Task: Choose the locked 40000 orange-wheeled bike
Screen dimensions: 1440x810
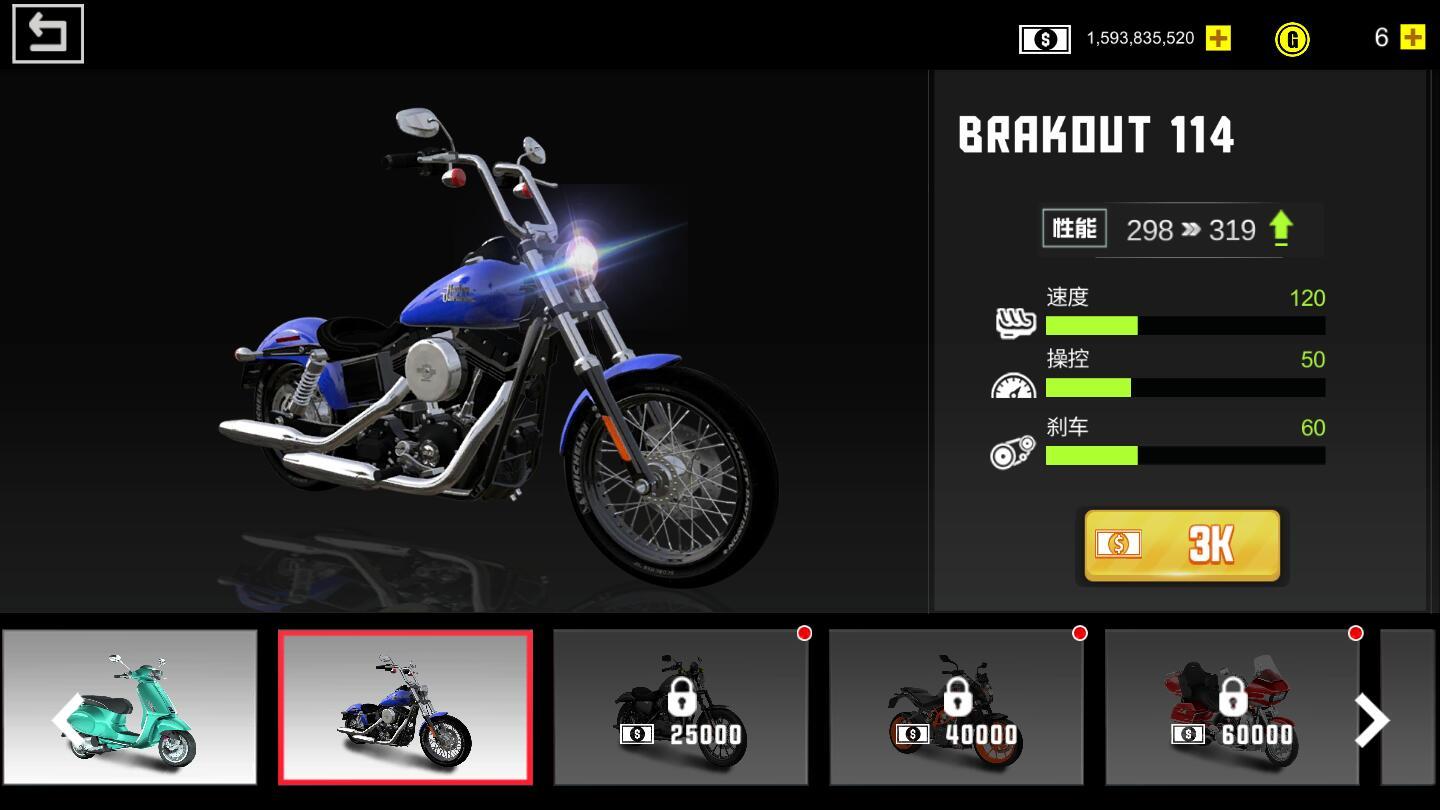Action: pos(956,708)
